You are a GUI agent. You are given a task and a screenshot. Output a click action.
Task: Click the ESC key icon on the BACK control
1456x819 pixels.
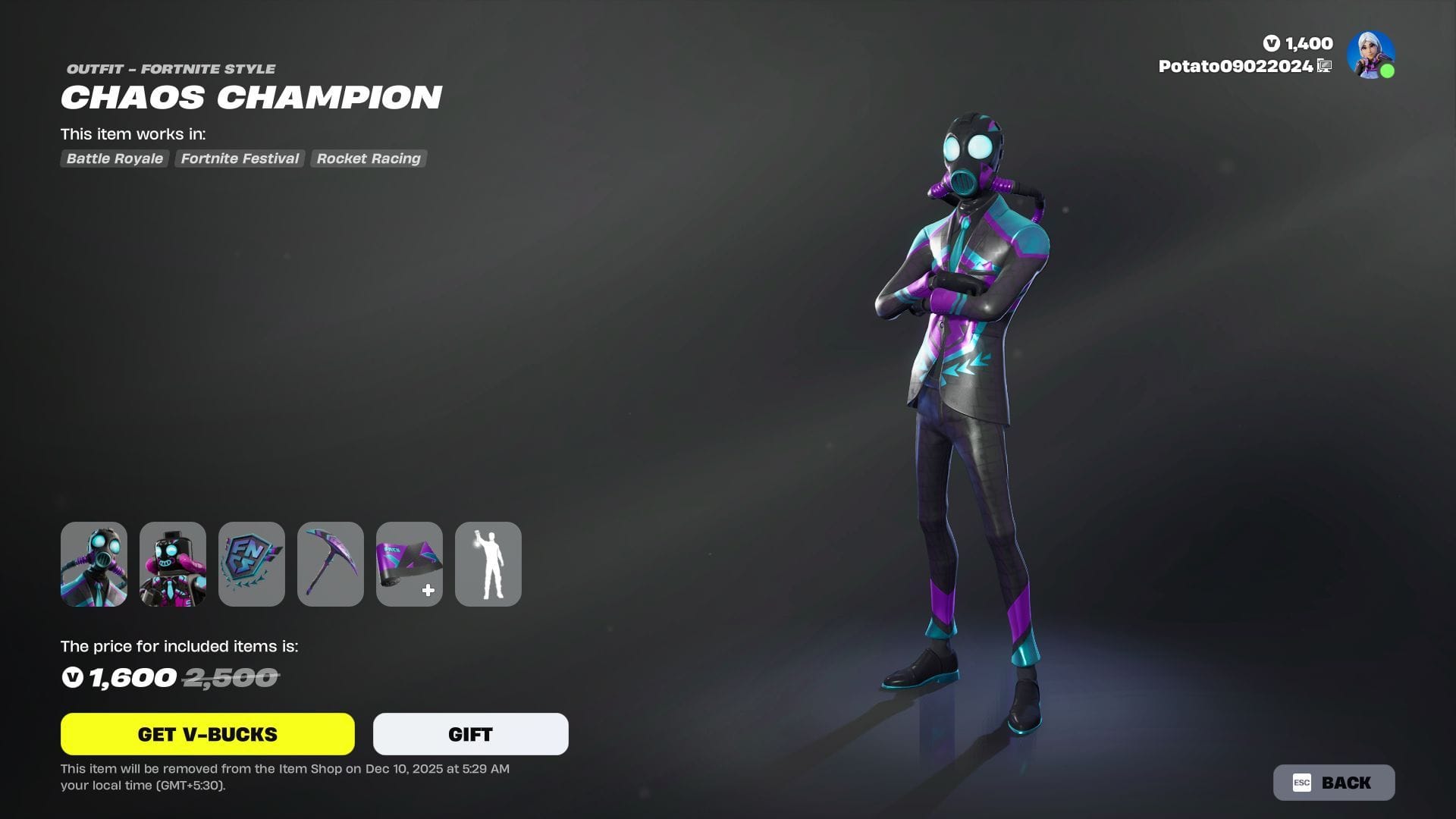coord(1302,782)
